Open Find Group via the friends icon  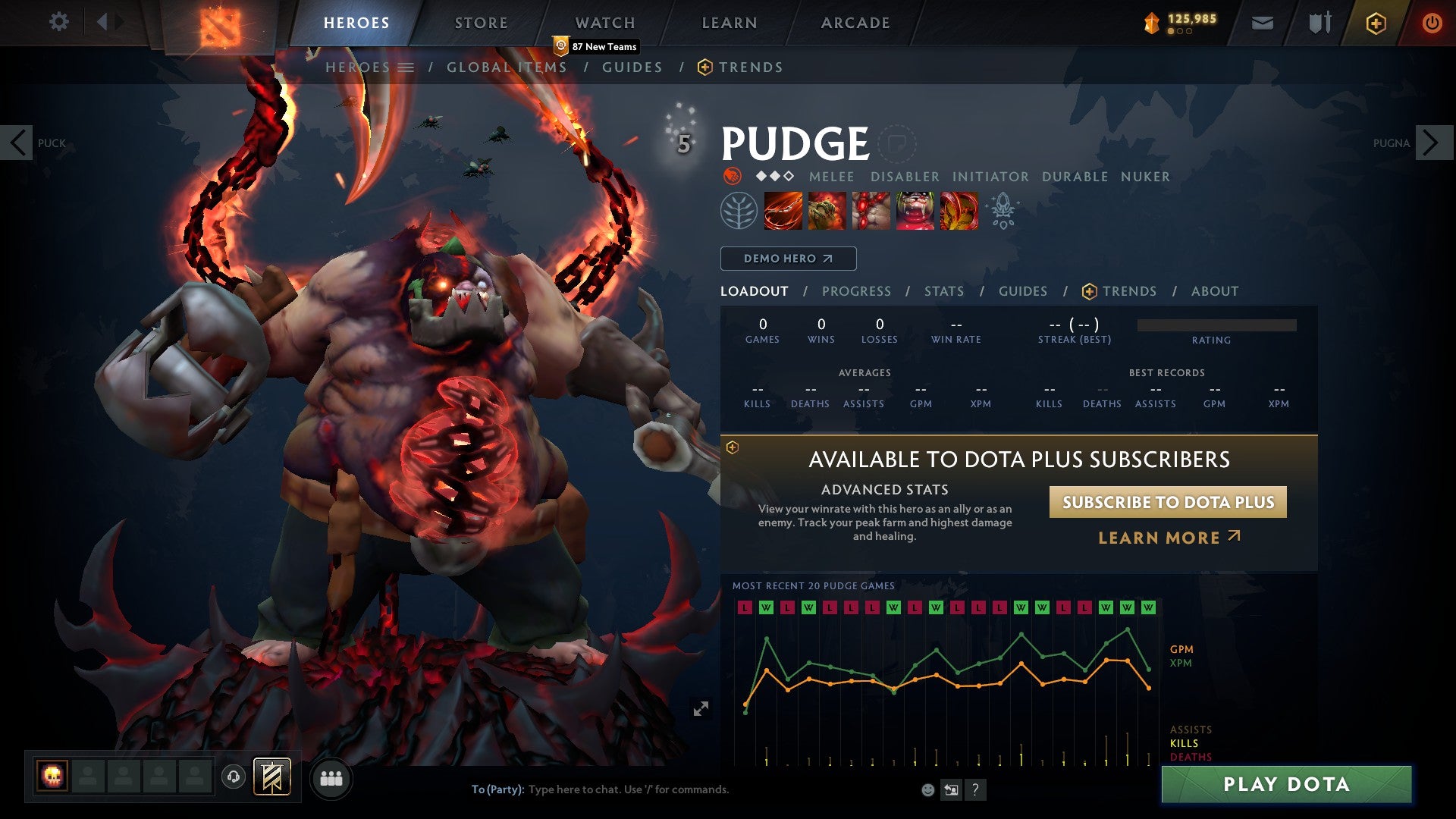331,778
